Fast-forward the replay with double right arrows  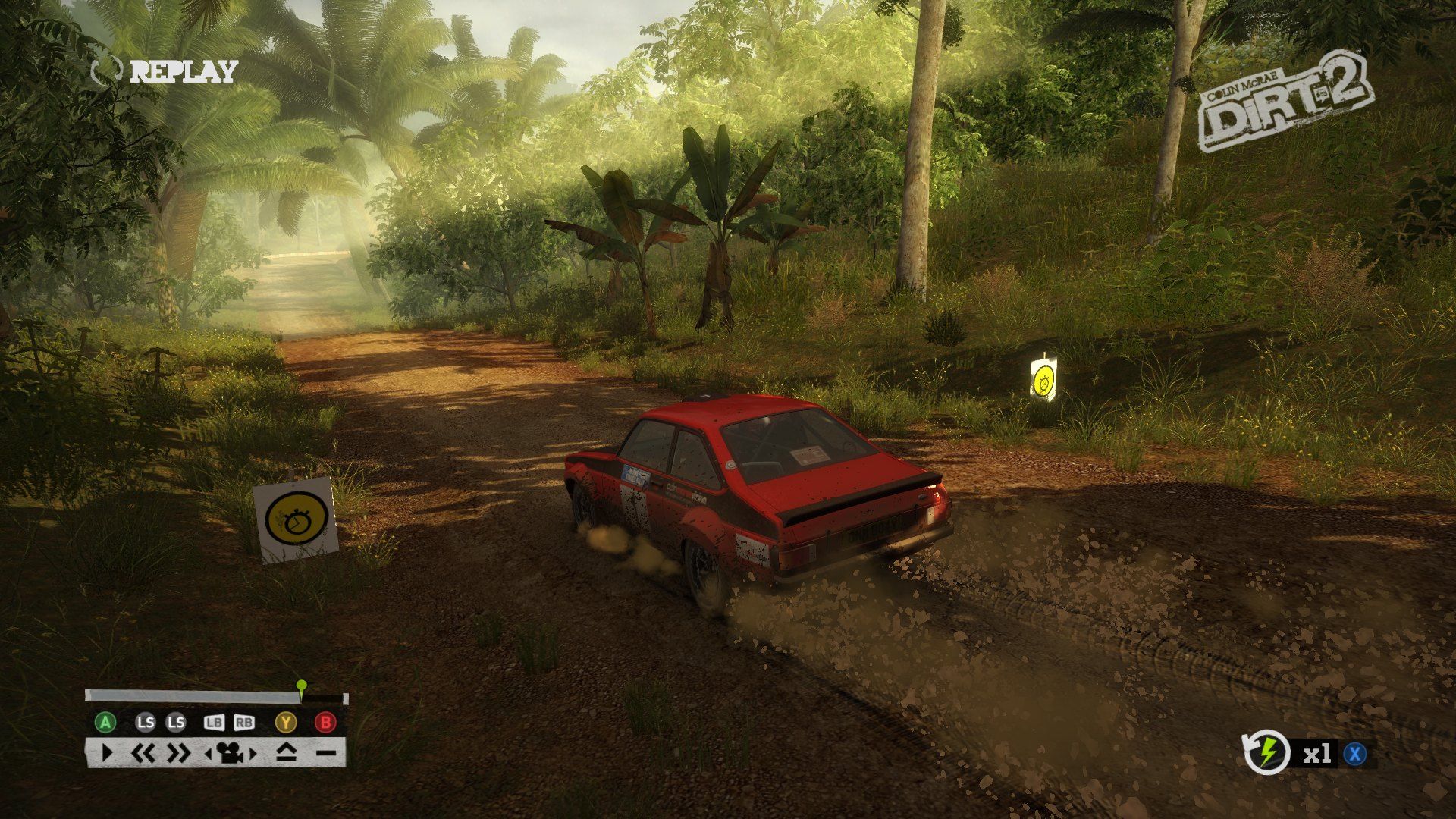point(179,753)
